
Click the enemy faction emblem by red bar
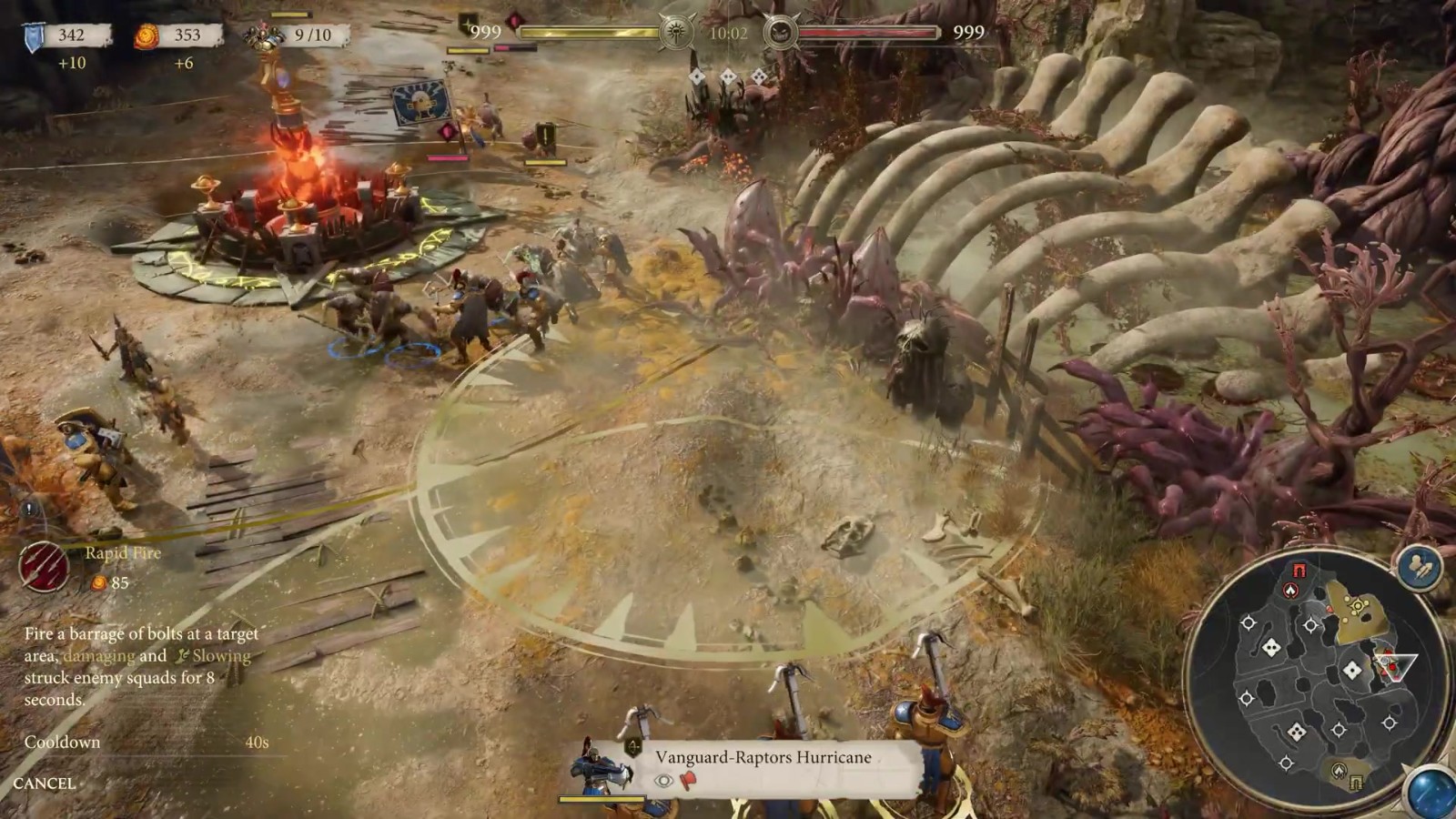point(781,34)
